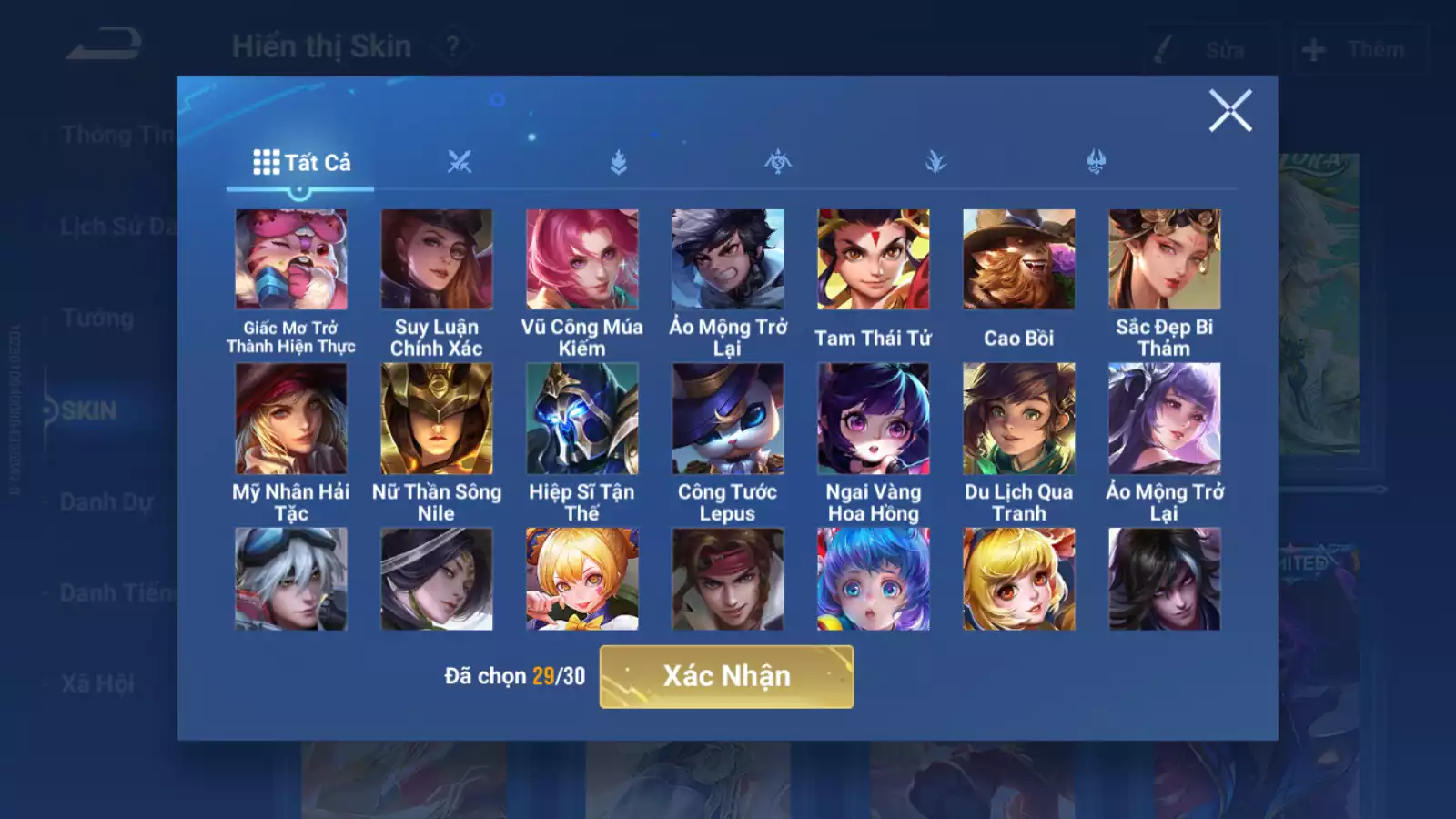Open the Danh Dự section
Image resolution: width=1456 pixels, height=819 pixels.
tap(107, 501)
